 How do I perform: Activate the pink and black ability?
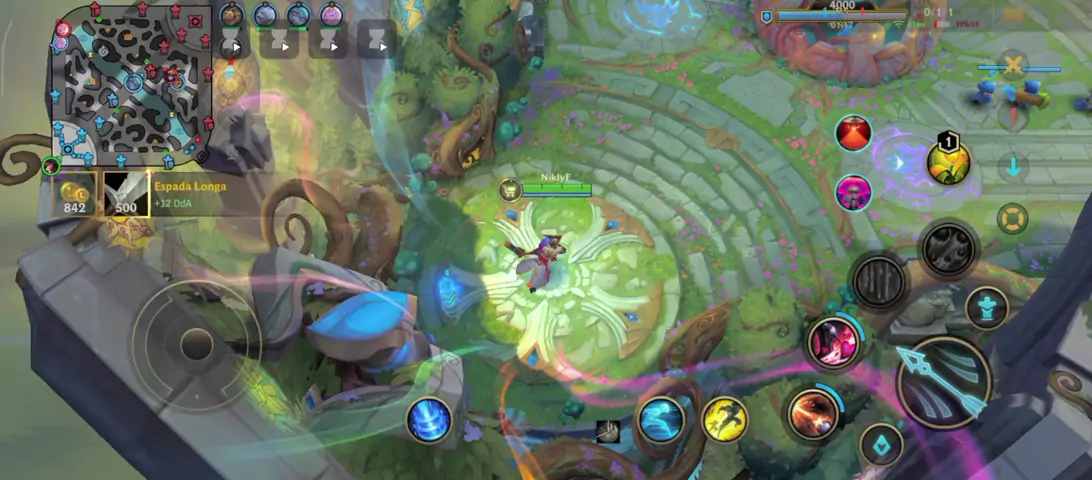pos(833,342)
